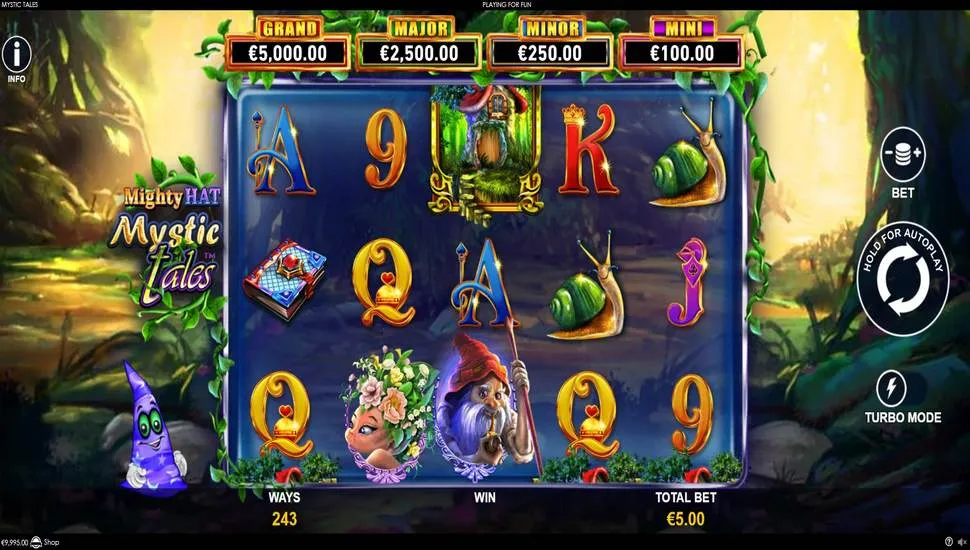Click the help question mark icon
The width and height of the screenshot is (970, 550).
point(949,542)
